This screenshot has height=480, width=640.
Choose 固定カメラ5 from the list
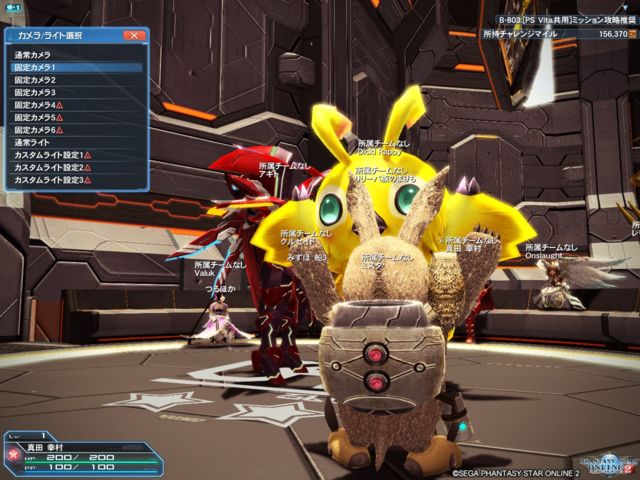coord(38,117)
